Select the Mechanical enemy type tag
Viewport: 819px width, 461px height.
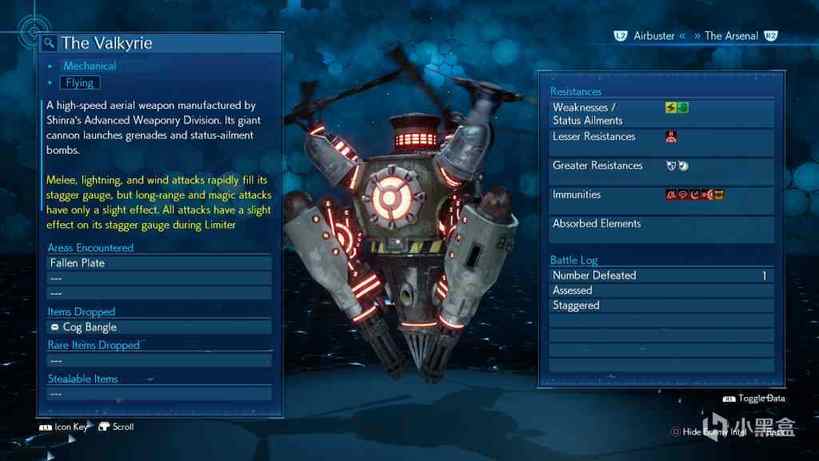[x=89, y=66]
